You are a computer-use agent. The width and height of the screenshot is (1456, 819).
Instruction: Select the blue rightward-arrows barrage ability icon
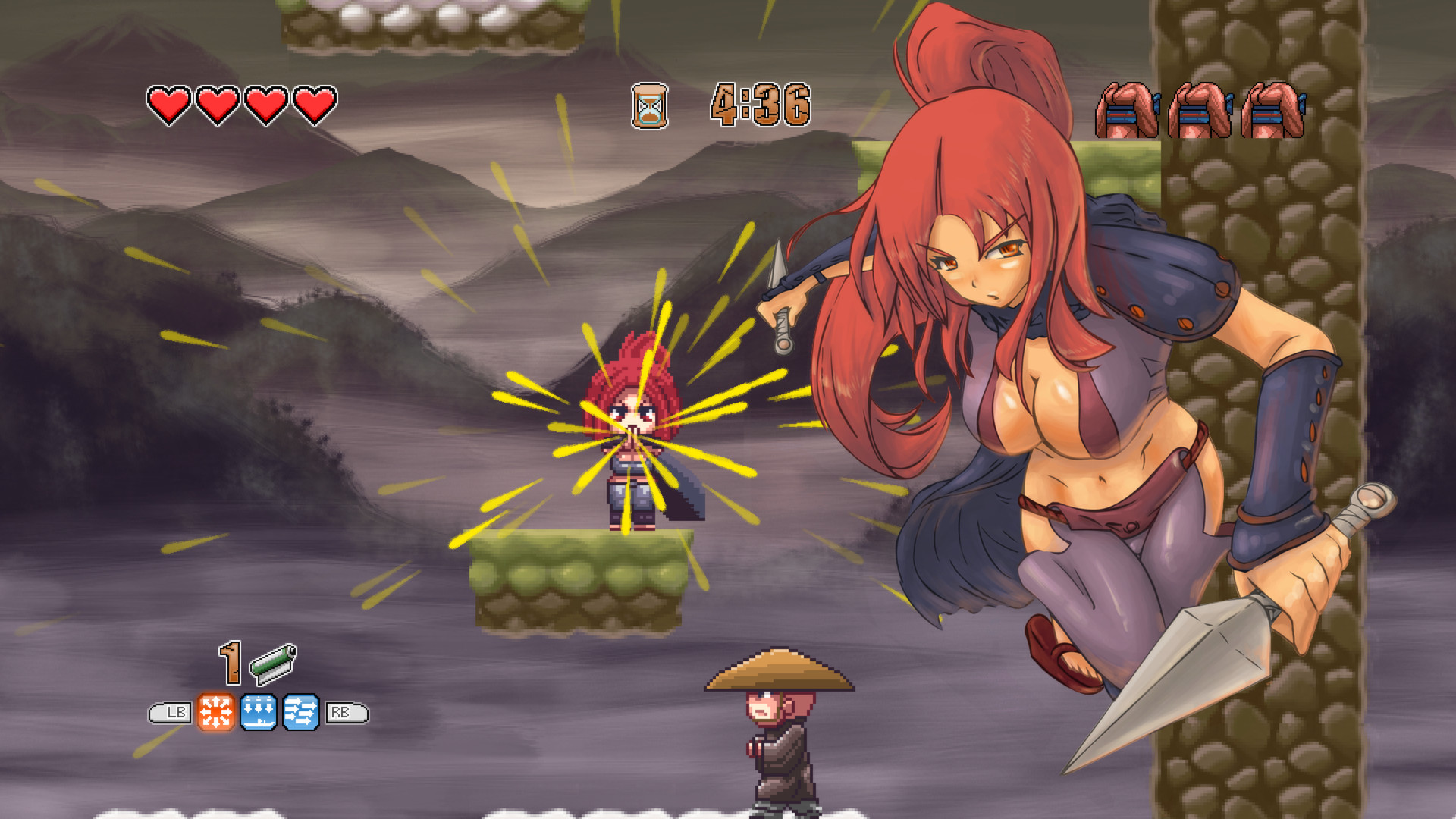[x=302, y=711]
